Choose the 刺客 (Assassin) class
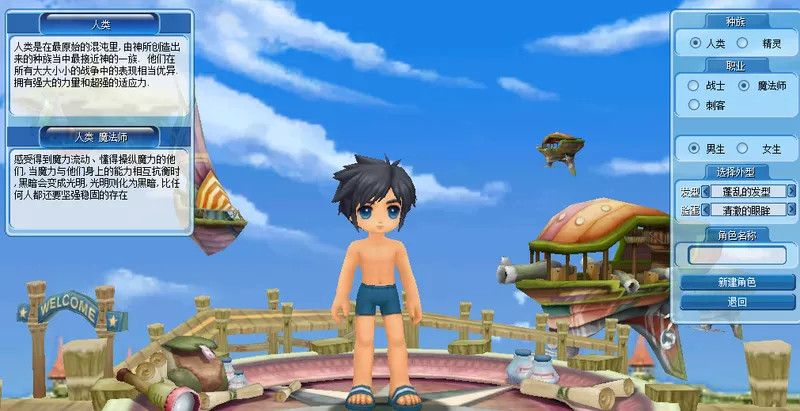Viewport: 800px width, 411px height. [x=694, y=104]
